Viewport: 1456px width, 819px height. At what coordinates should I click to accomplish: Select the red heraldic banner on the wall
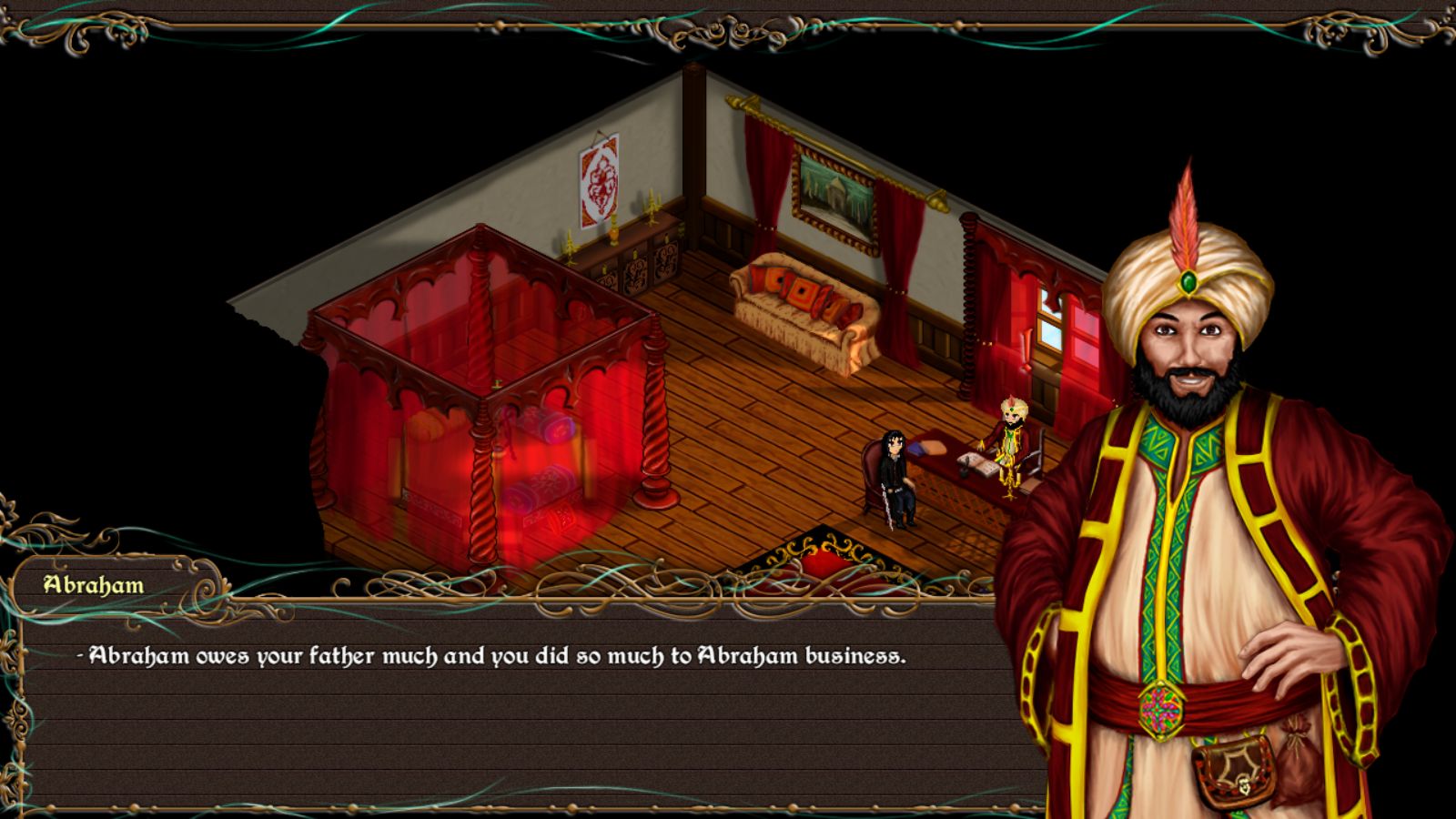click(x=600, y=181)
